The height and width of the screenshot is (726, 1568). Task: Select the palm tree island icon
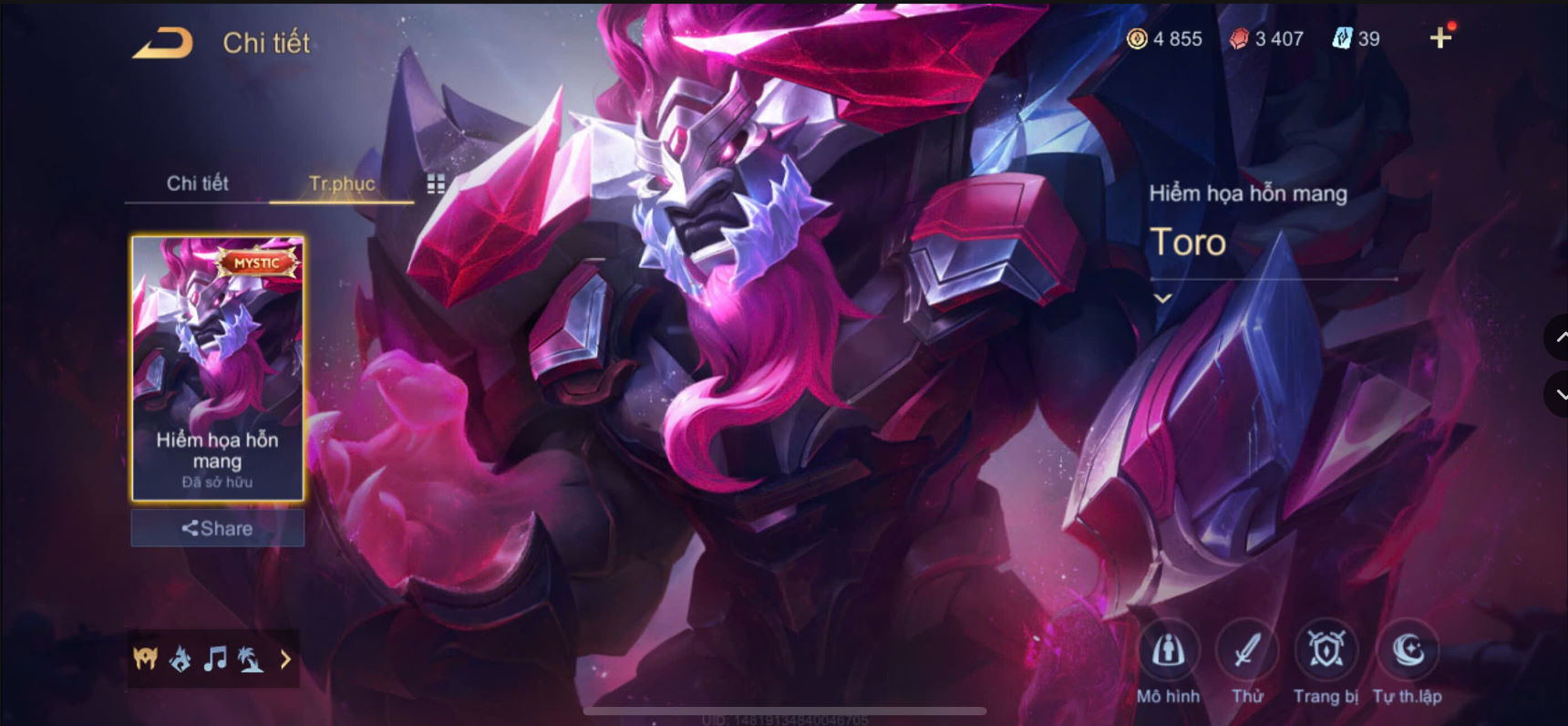point(253,659)
